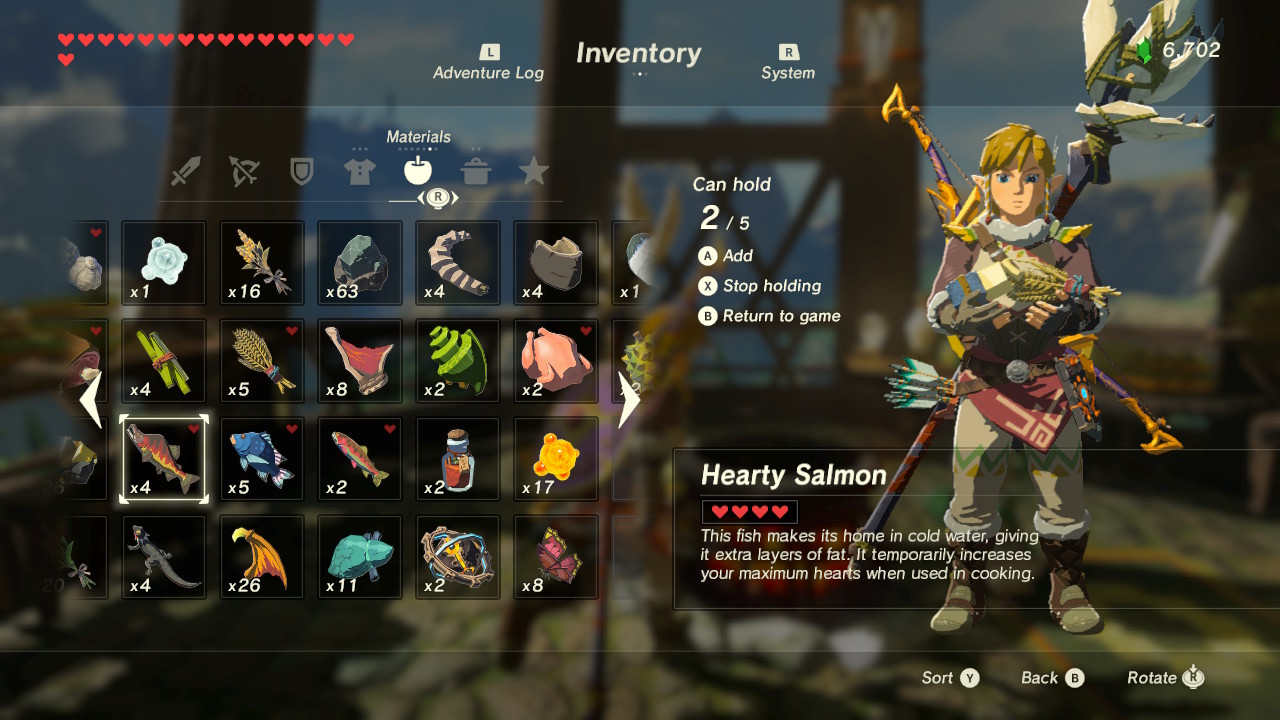The height and width of the screenshot is (720, 1280).
Task: Select the Hearty Salmon item
Action: 163,458
